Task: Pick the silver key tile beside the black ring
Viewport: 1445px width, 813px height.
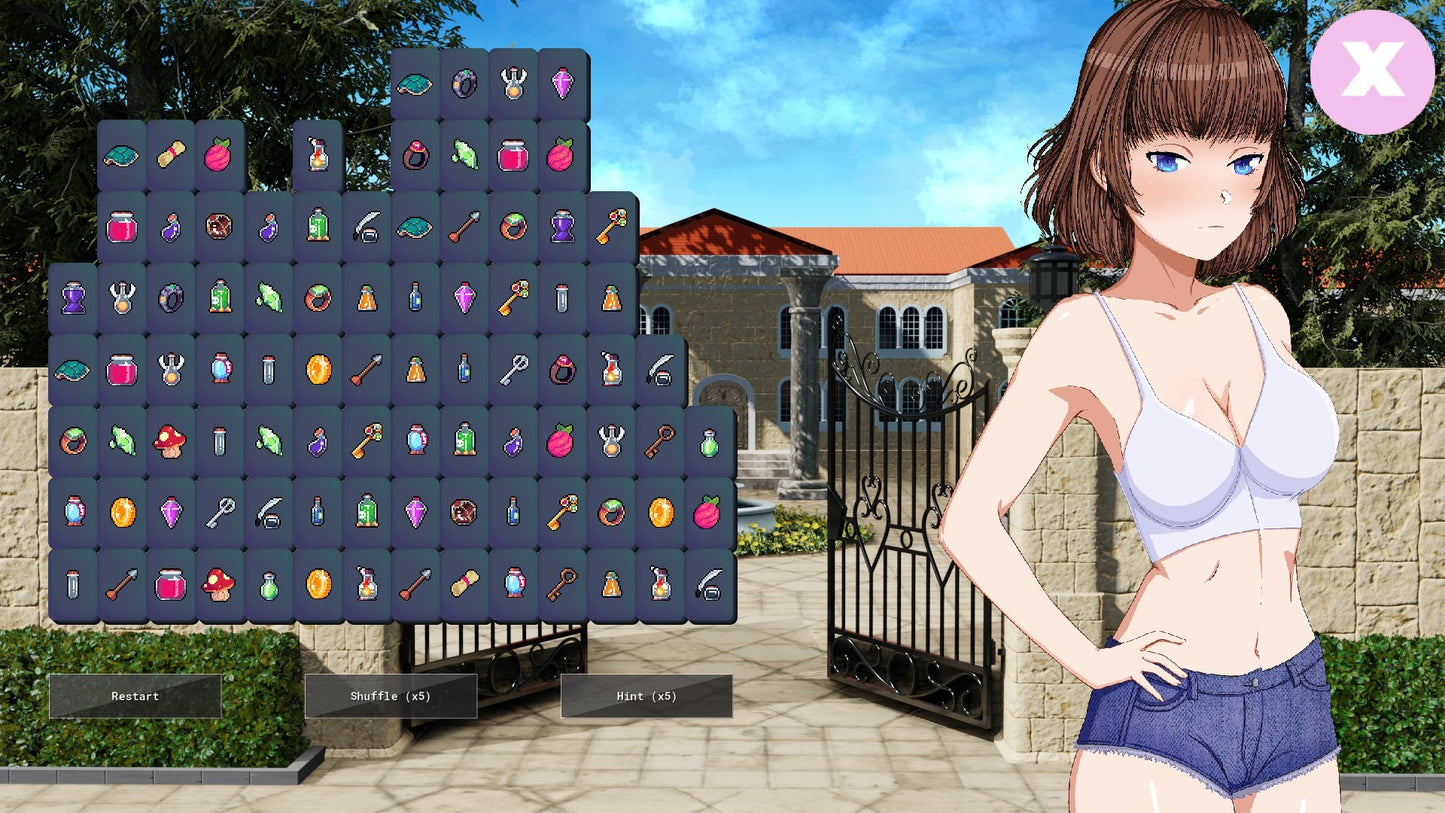Action: point(514,370)
